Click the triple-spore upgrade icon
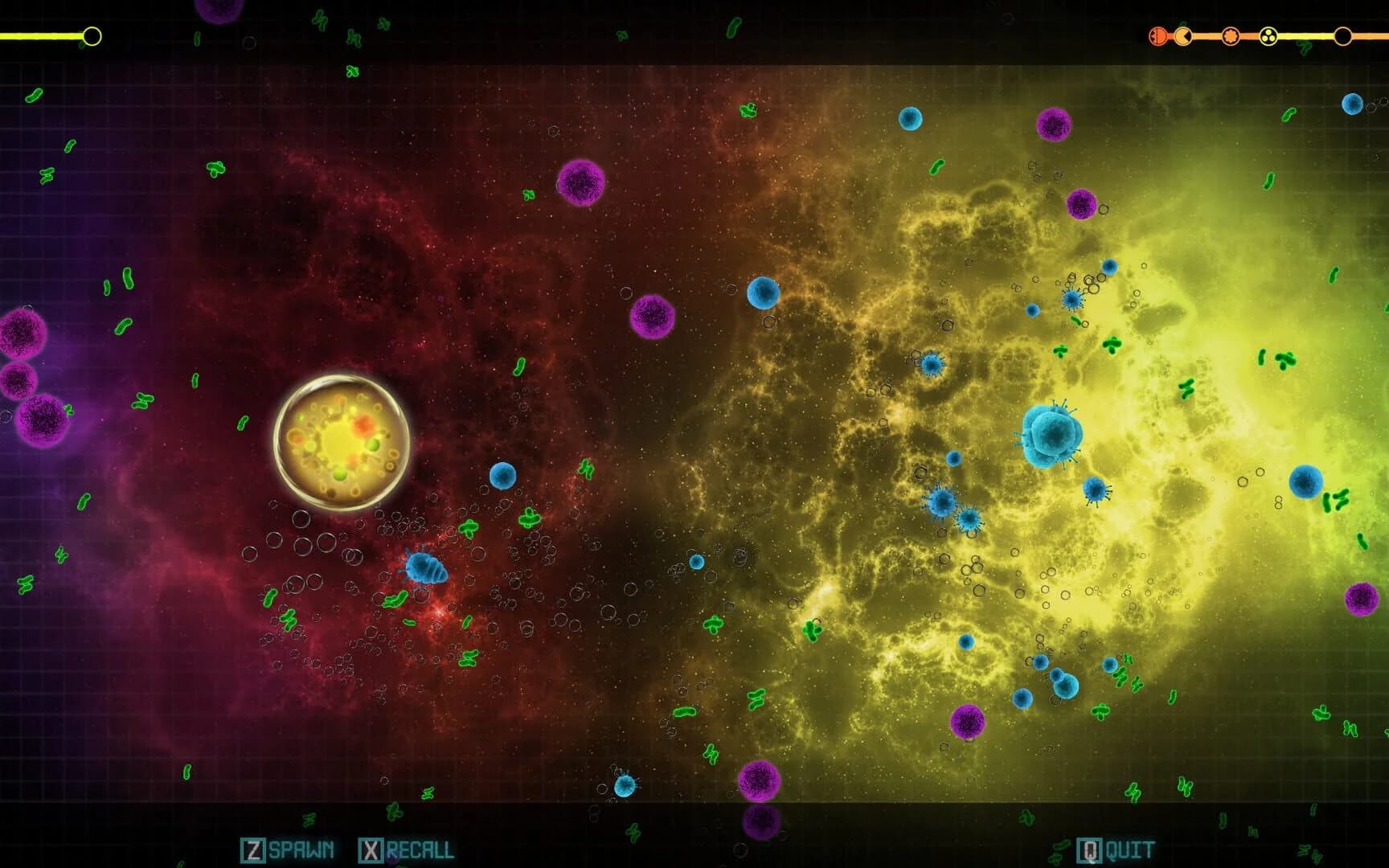Viewport: 1389px width, 868px height. click(x=1268, y=35)
